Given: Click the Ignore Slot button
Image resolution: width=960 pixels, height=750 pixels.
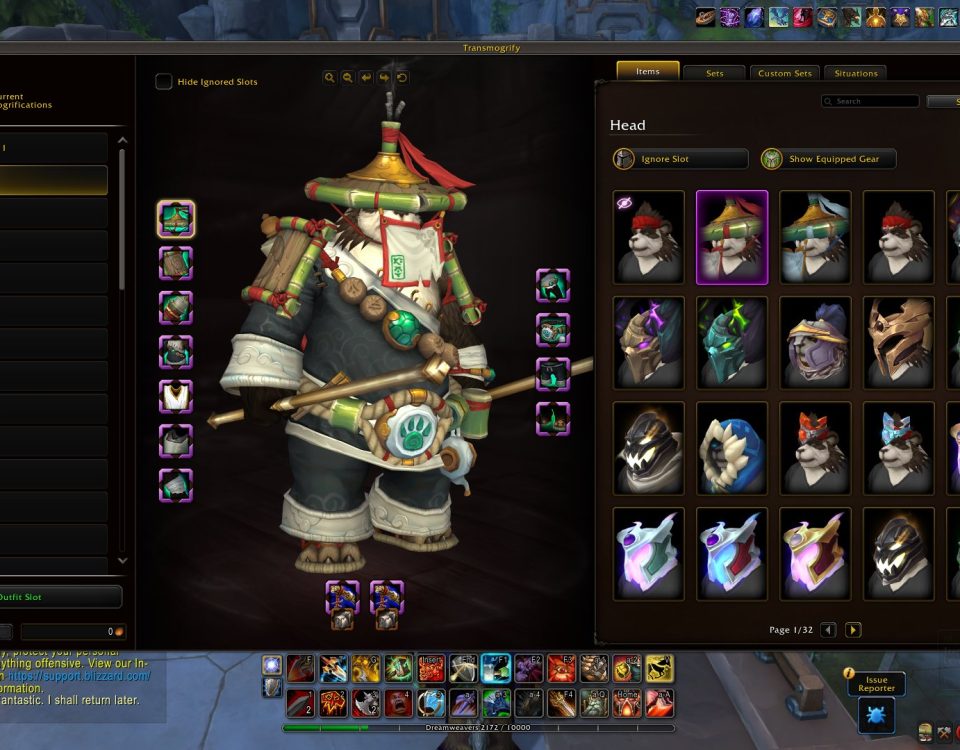Looking at the screenshot, I should (x=680, y=159).
